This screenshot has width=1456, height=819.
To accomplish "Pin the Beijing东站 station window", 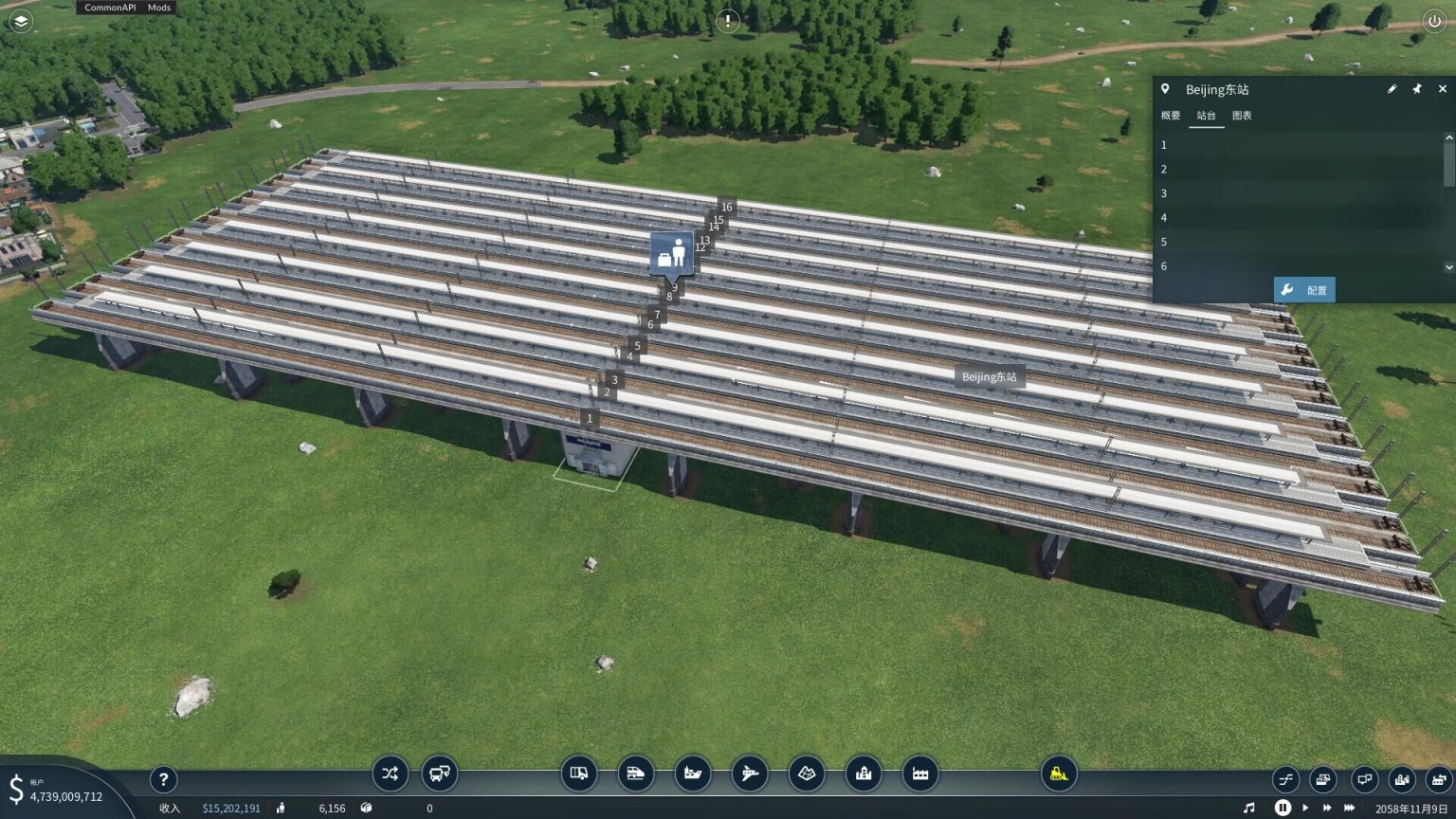I will tap(1417, 88).
